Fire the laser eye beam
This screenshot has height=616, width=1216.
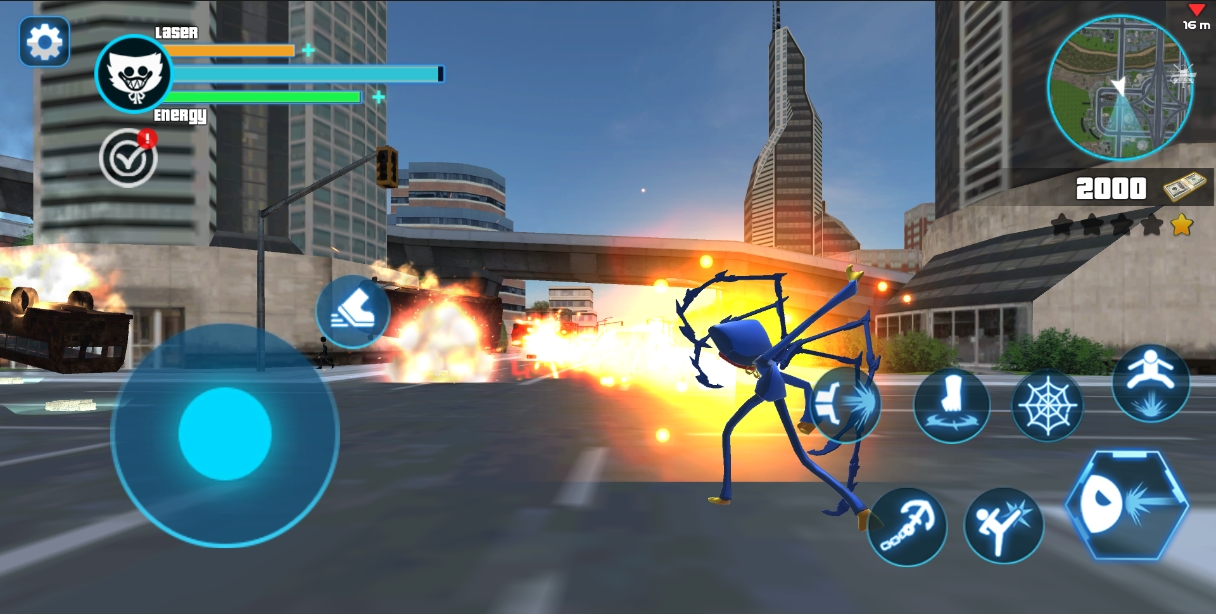point(1126,504)
